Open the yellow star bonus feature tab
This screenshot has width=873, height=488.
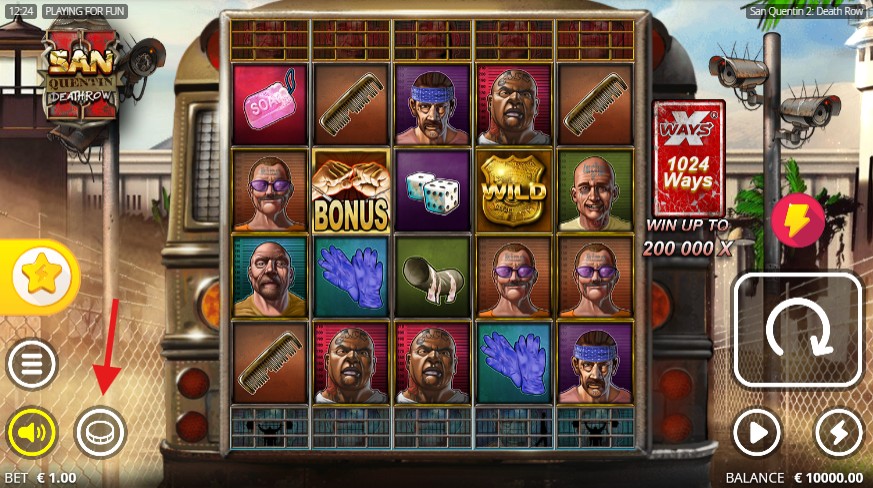point(39,276)
